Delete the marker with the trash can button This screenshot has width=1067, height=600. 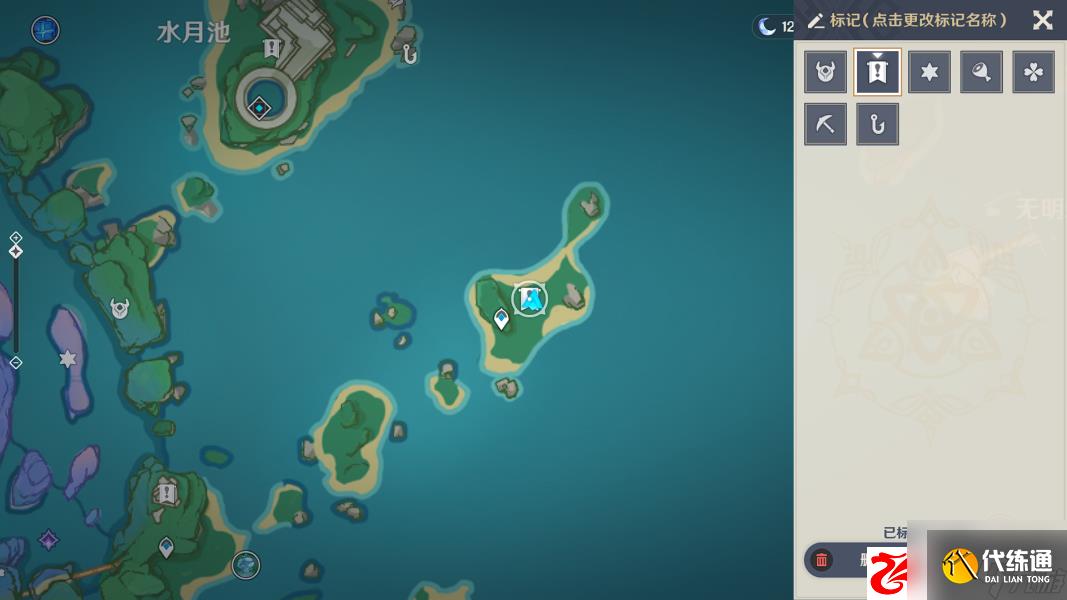[x=822, y=560]
